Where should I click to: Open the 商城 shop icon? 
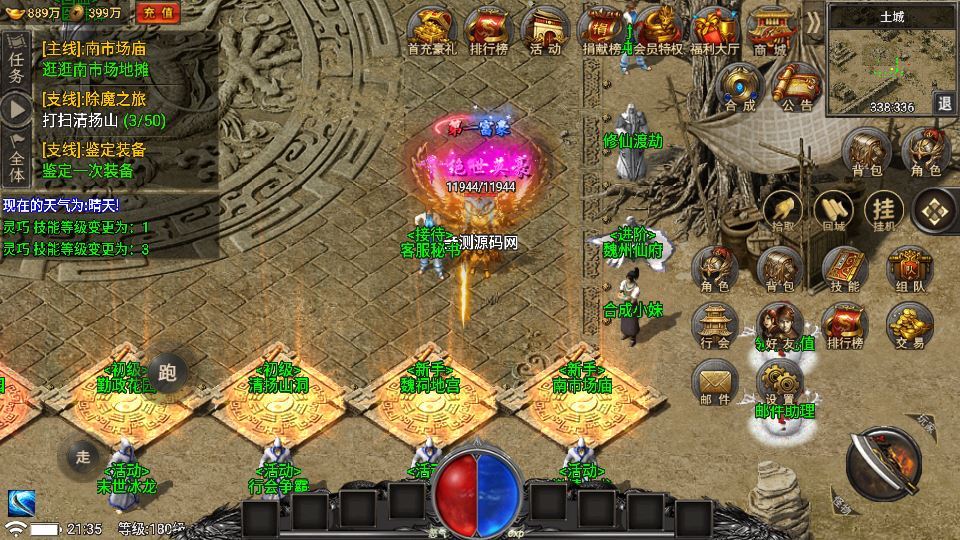coord(771,30)
